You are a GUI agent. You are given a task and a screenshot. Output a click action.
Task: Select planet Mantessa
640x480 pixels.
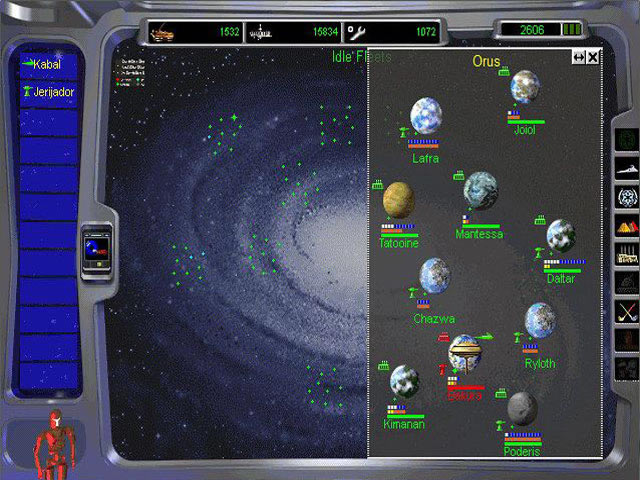point(480,190)
